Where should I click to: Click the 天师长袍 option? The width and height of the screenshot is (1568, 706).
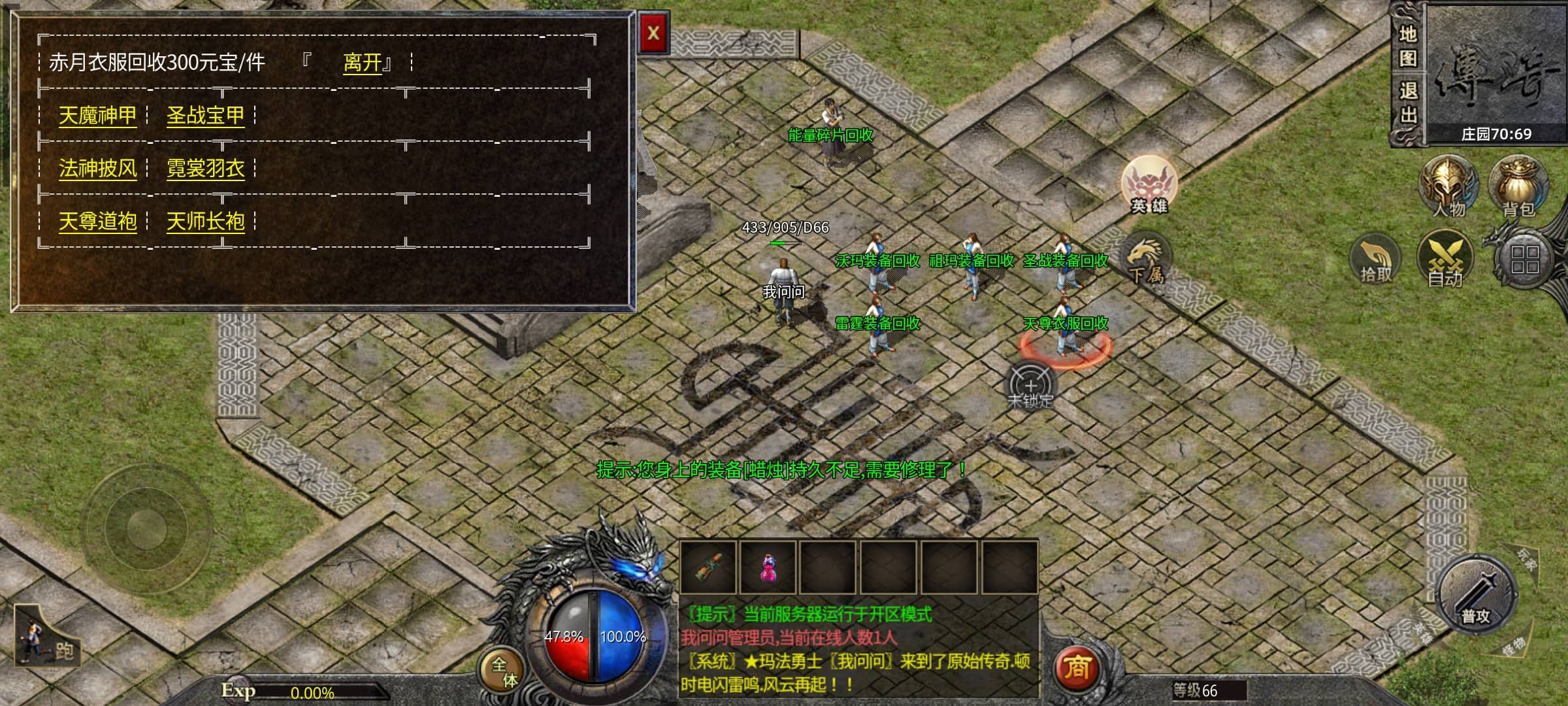point(205,222)
